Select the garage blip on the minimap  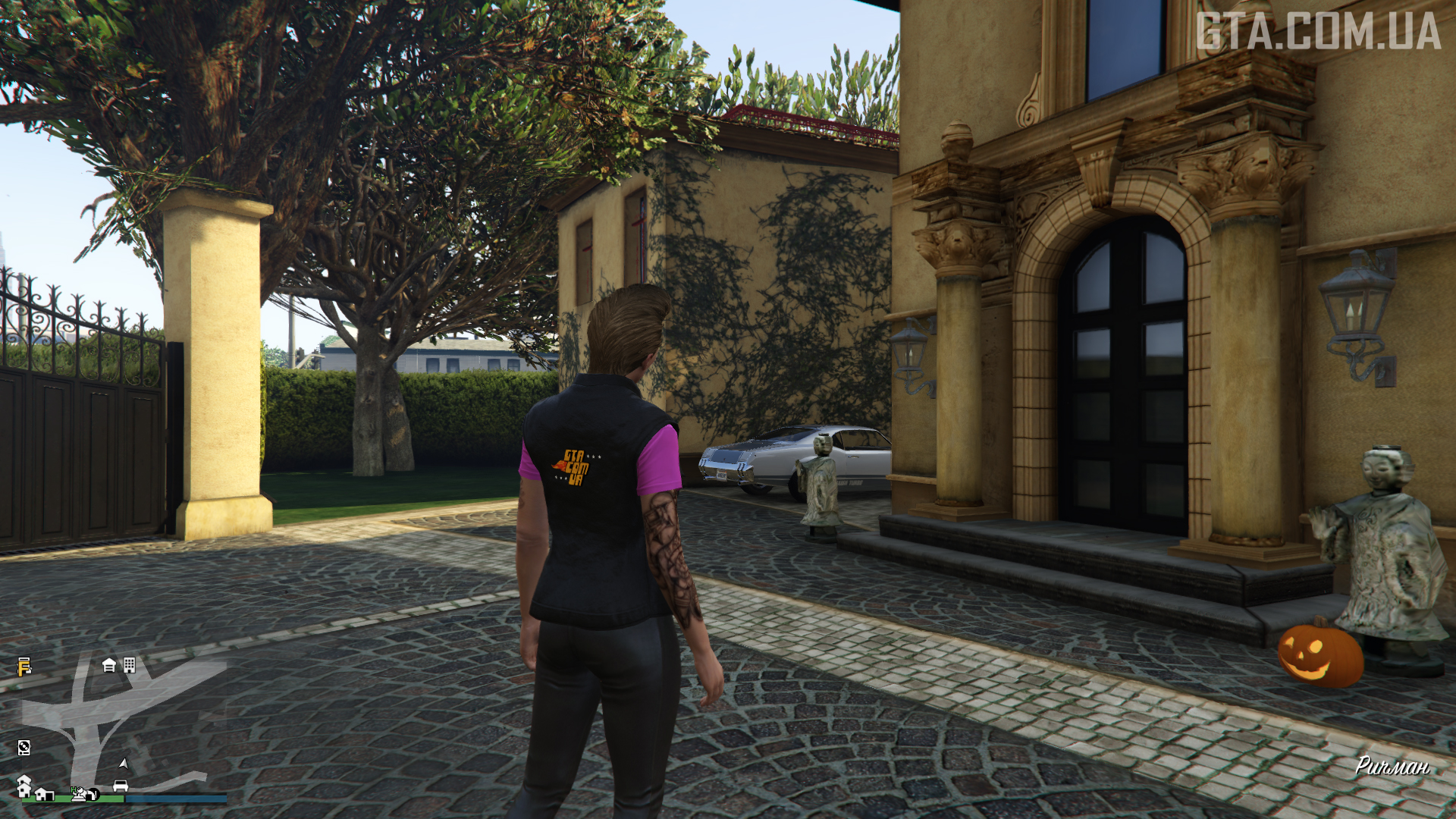109,666
